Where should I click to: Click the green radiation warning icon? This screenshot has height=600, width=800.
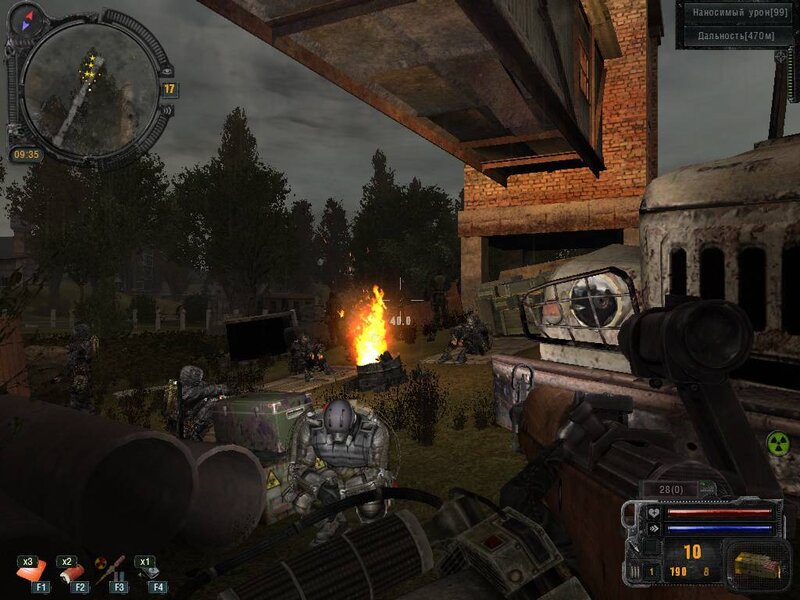point(777,441)
